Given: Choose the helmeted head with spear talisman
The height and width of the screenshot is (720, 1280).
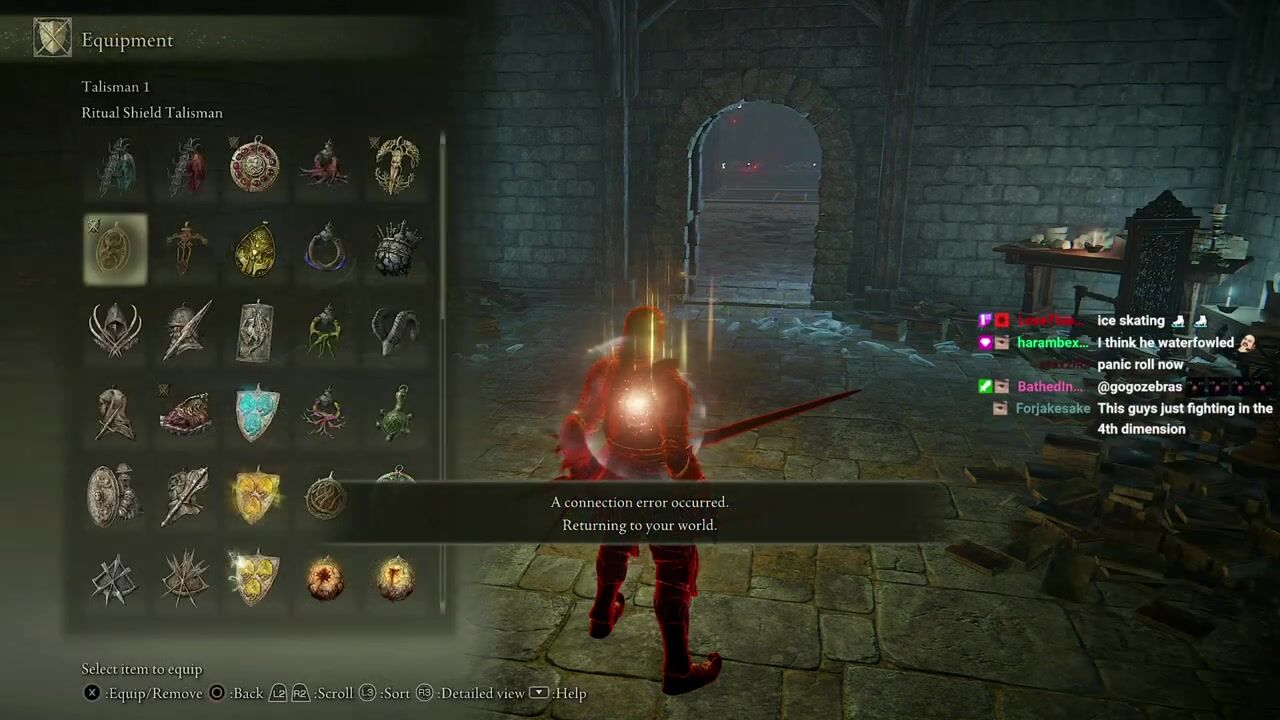Looking at the screenshot, I should pos(185,331).
